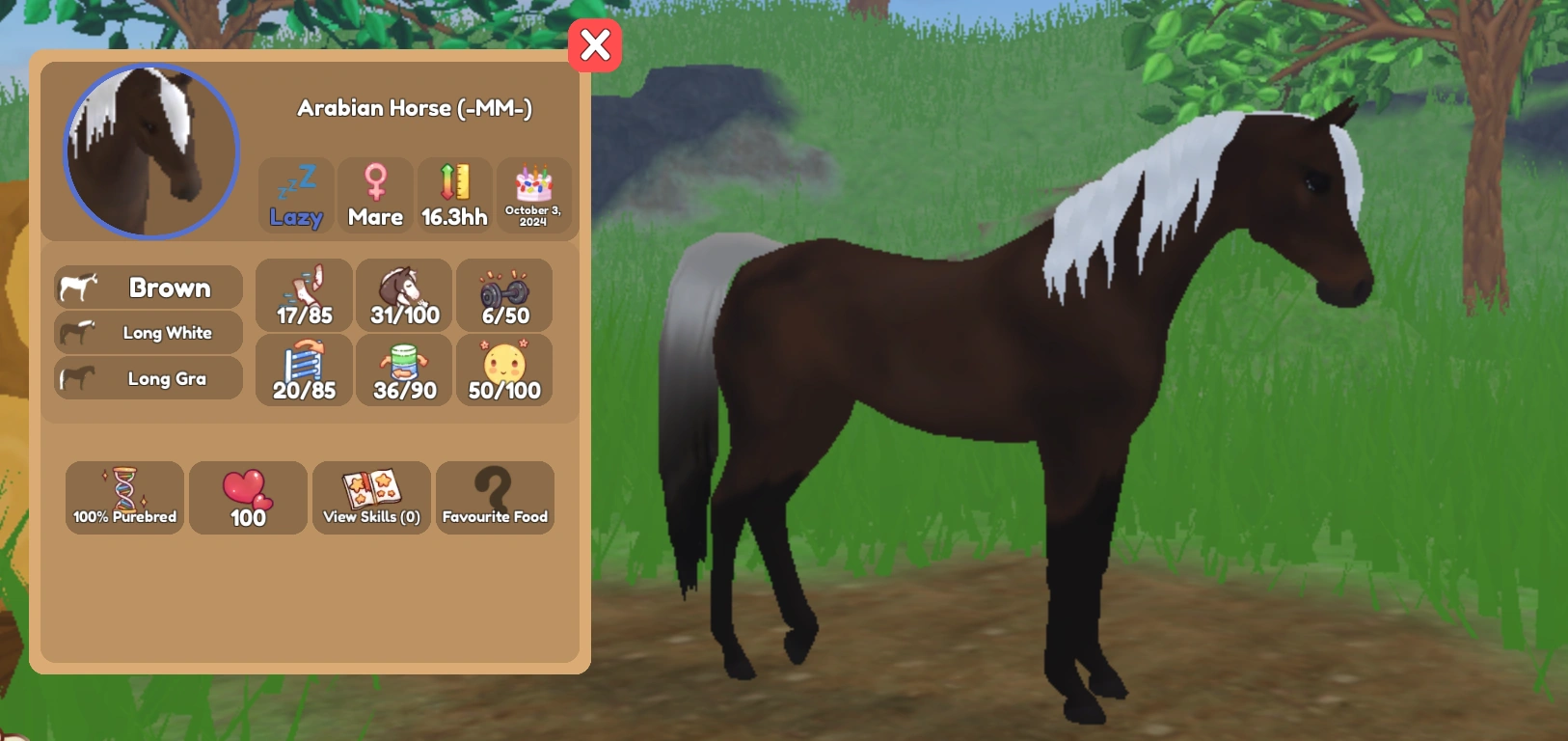Select the hearts bond level showing 100
This screenshot has width=1568, height=741.
pos(248,498)
